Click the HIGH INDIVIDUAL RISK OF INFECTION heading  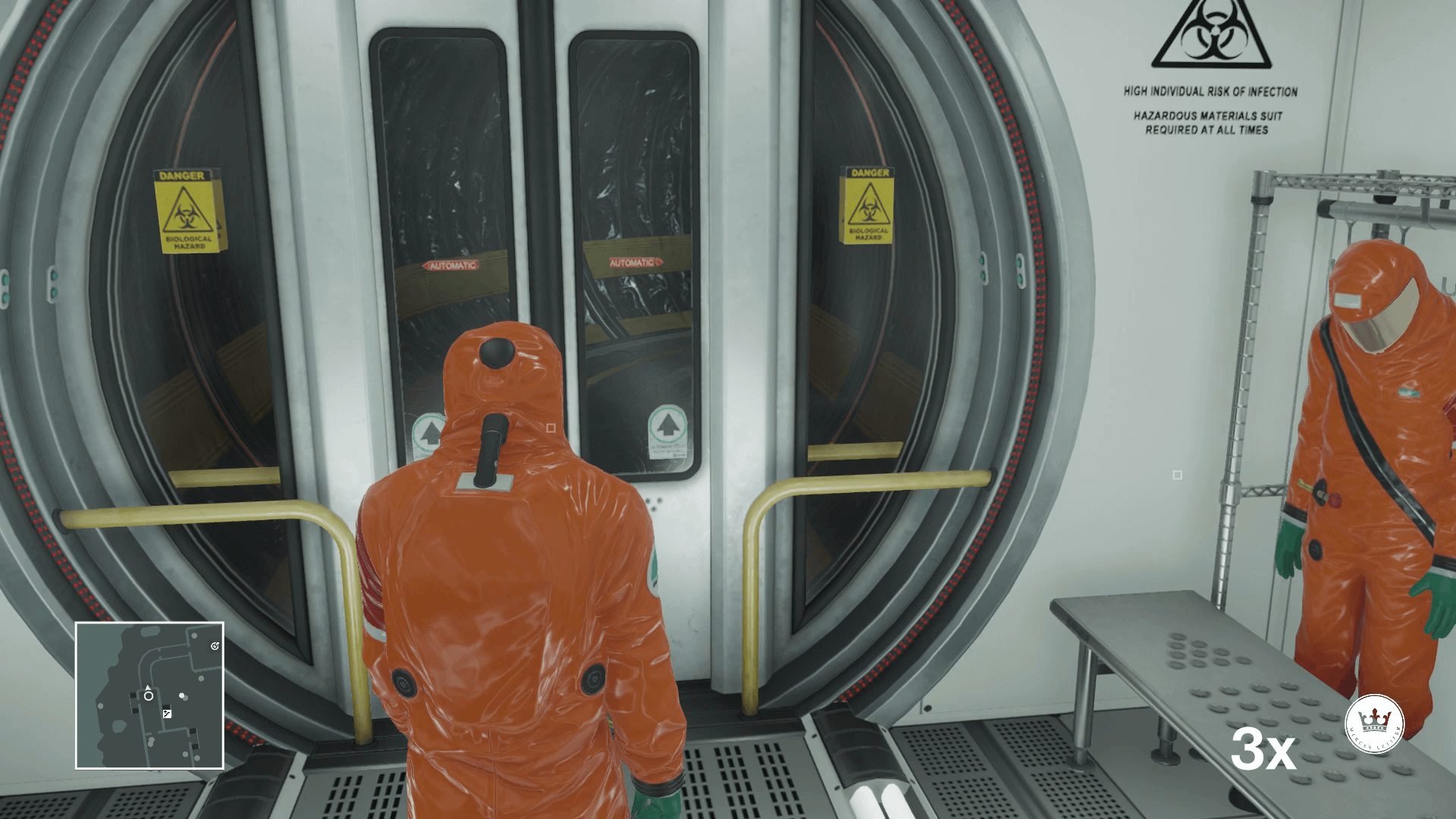click(x=1210, y=89)
